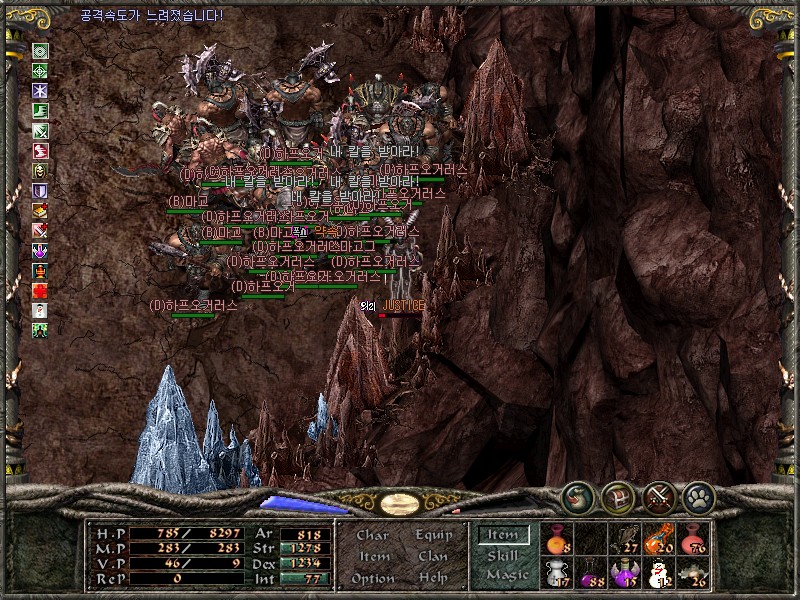The width and height of the screenshot is (800, 600).
Task: Open the Clan menu
Action: pyautogui.click(x=432, y=556)
